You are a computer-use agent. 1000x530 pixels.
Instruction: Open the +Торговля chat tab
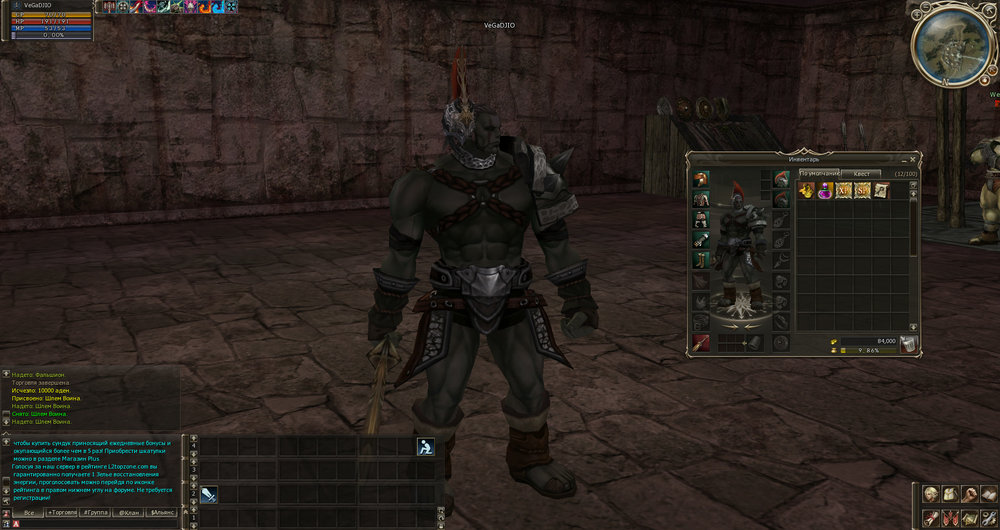[x=62, y=512]
